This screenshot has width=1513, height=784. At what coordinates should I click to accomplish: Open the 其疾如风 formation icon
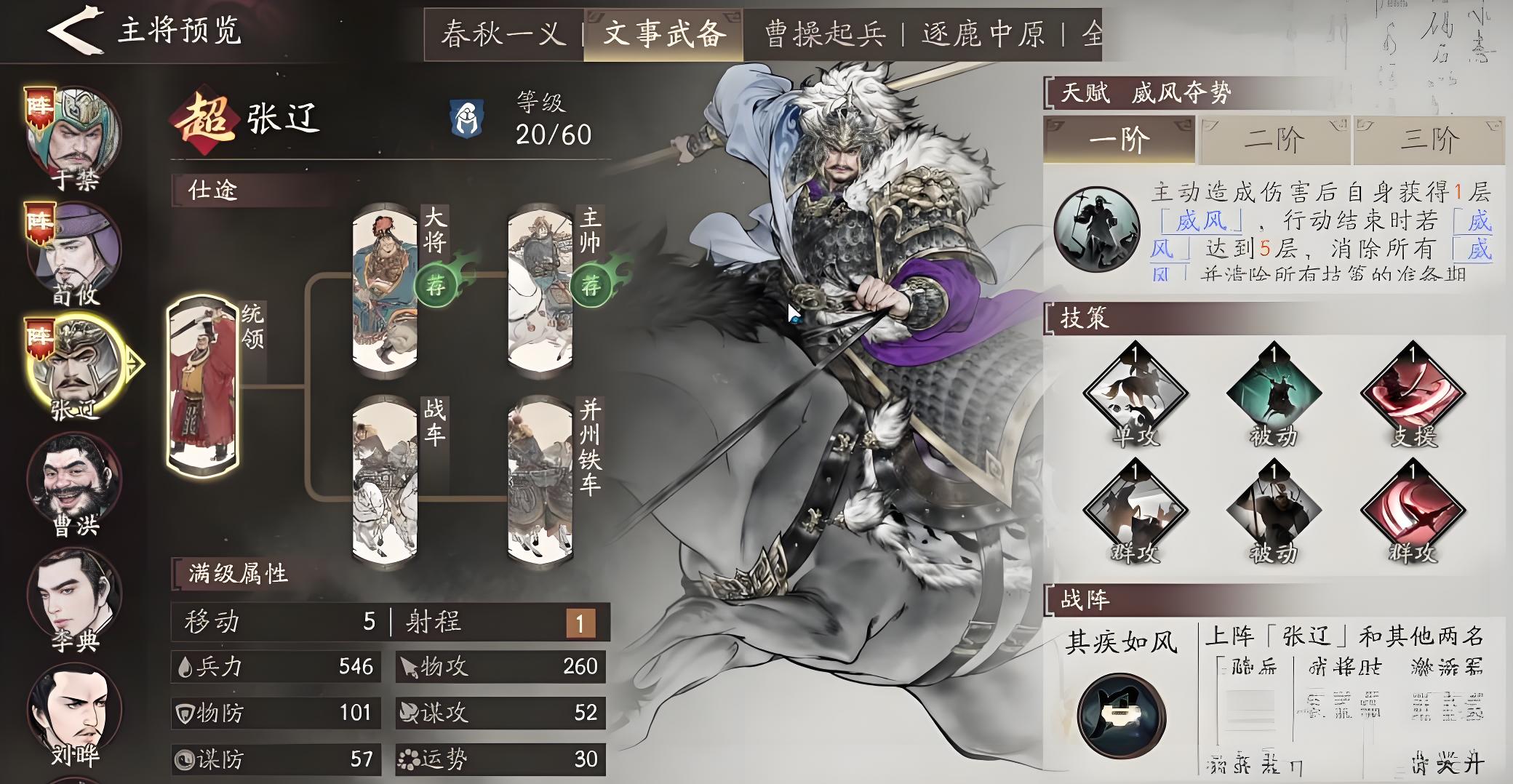pyautogui.click(x=1121, y=715)
